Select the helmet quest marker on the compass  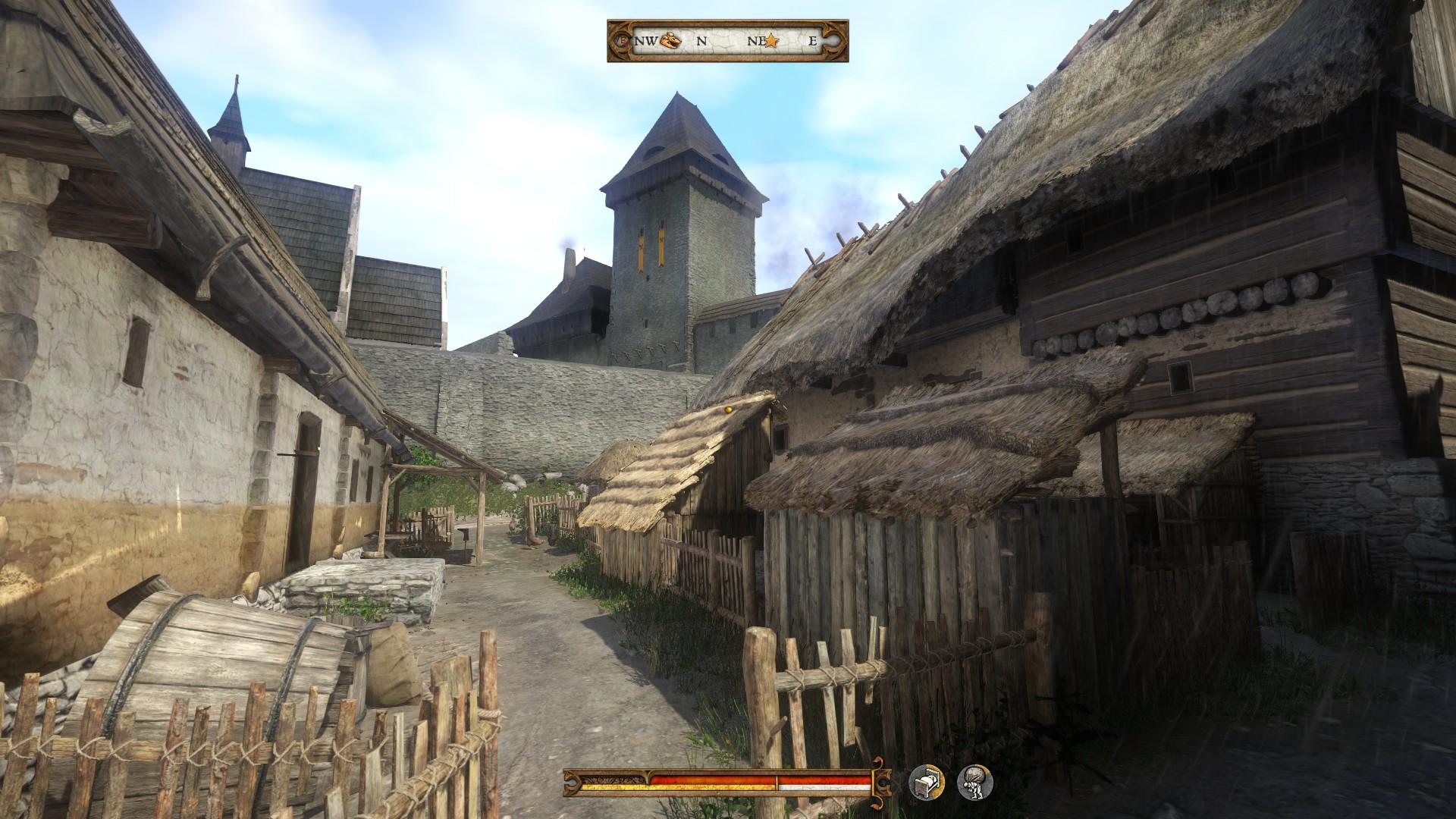tap(671, 41)
